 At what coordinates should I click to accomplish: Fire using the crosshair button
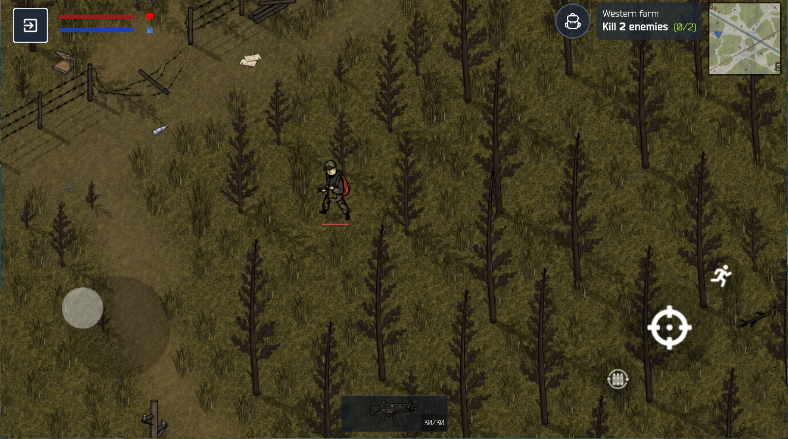[x=669, y=327]
